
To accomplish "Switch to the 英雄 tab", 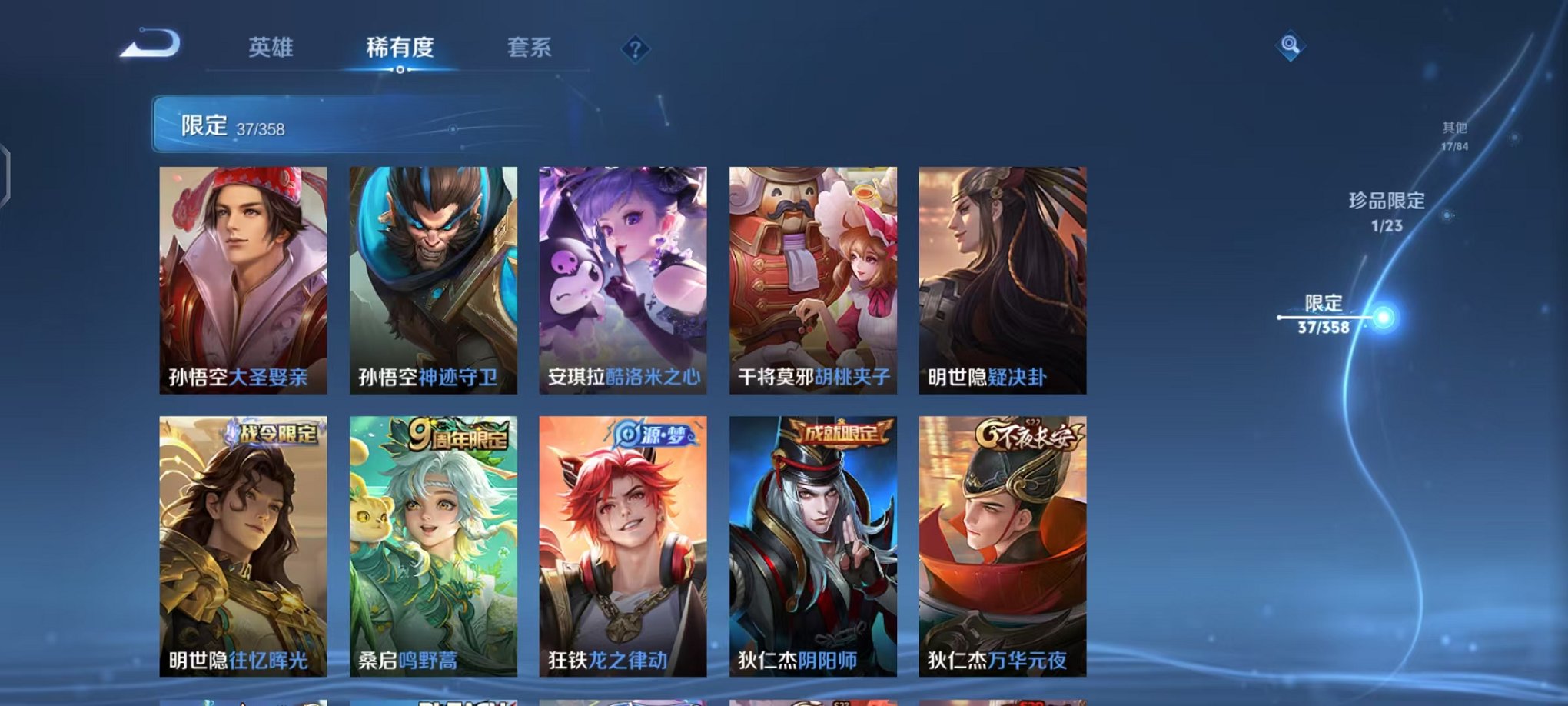I will click(x=271, y=48).
